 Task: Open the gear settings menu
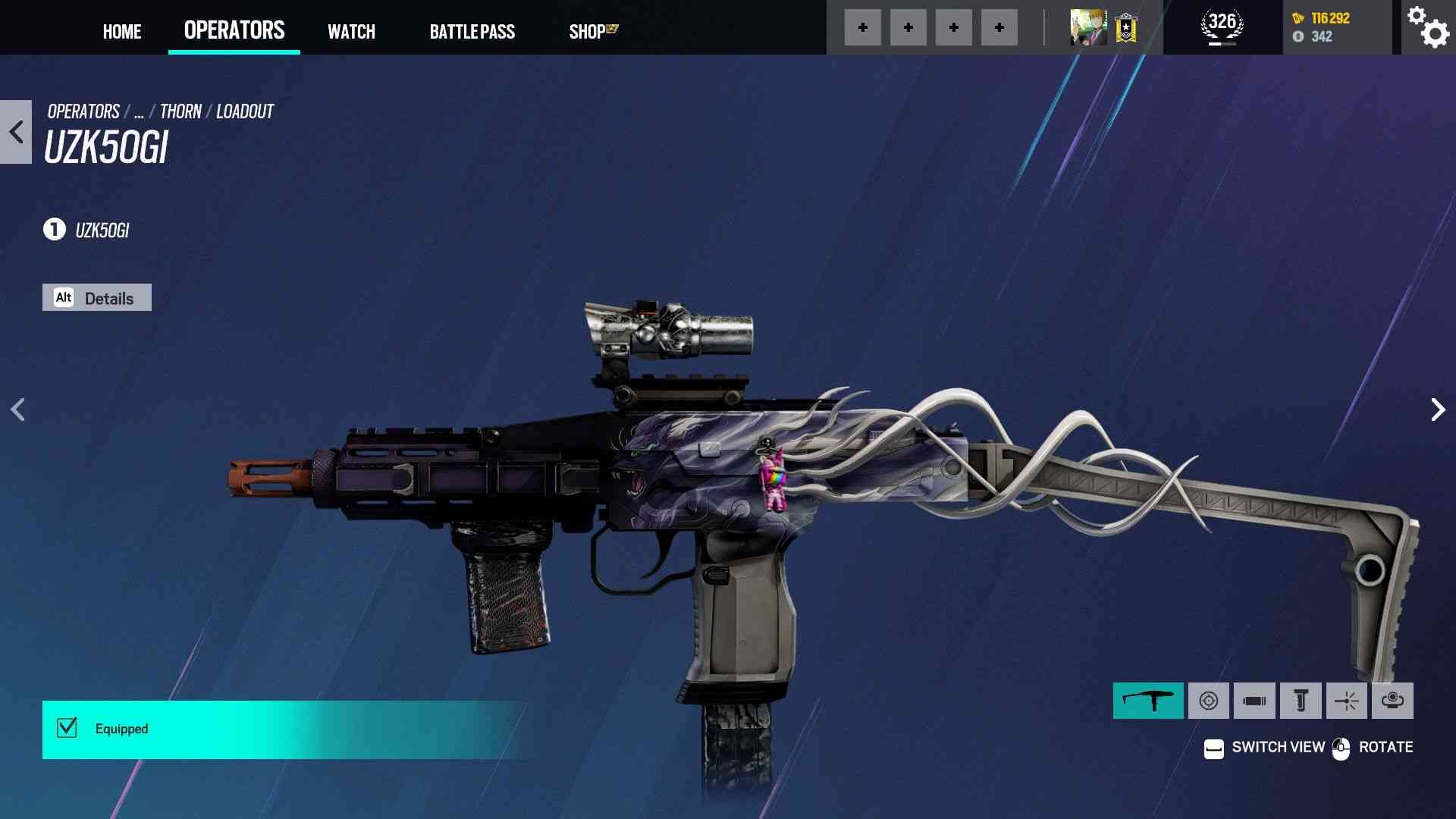coord(1428,27)
